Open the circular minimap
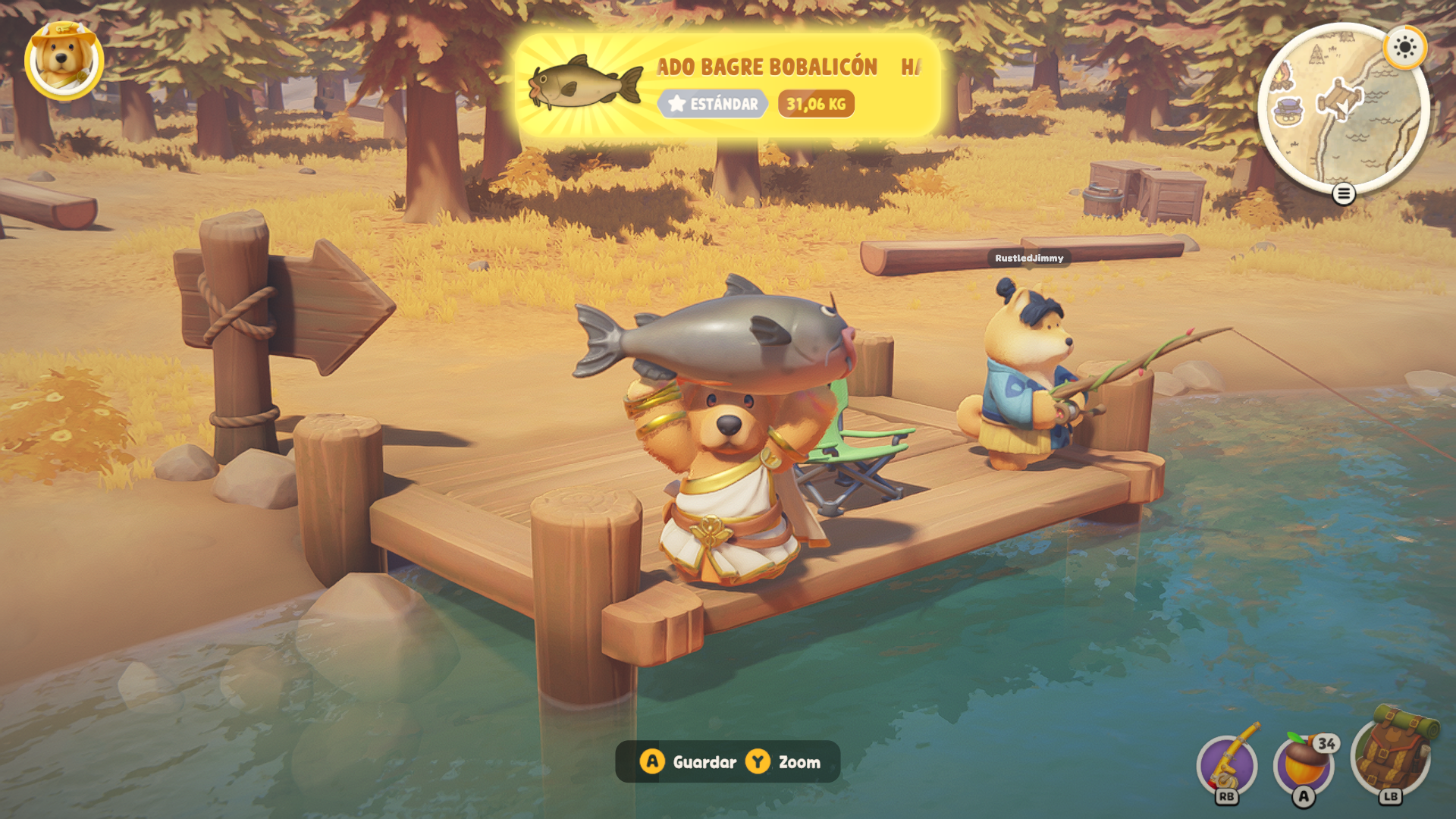The height and width of the screenshot is (819, 1456). [x=1342, y=108]
